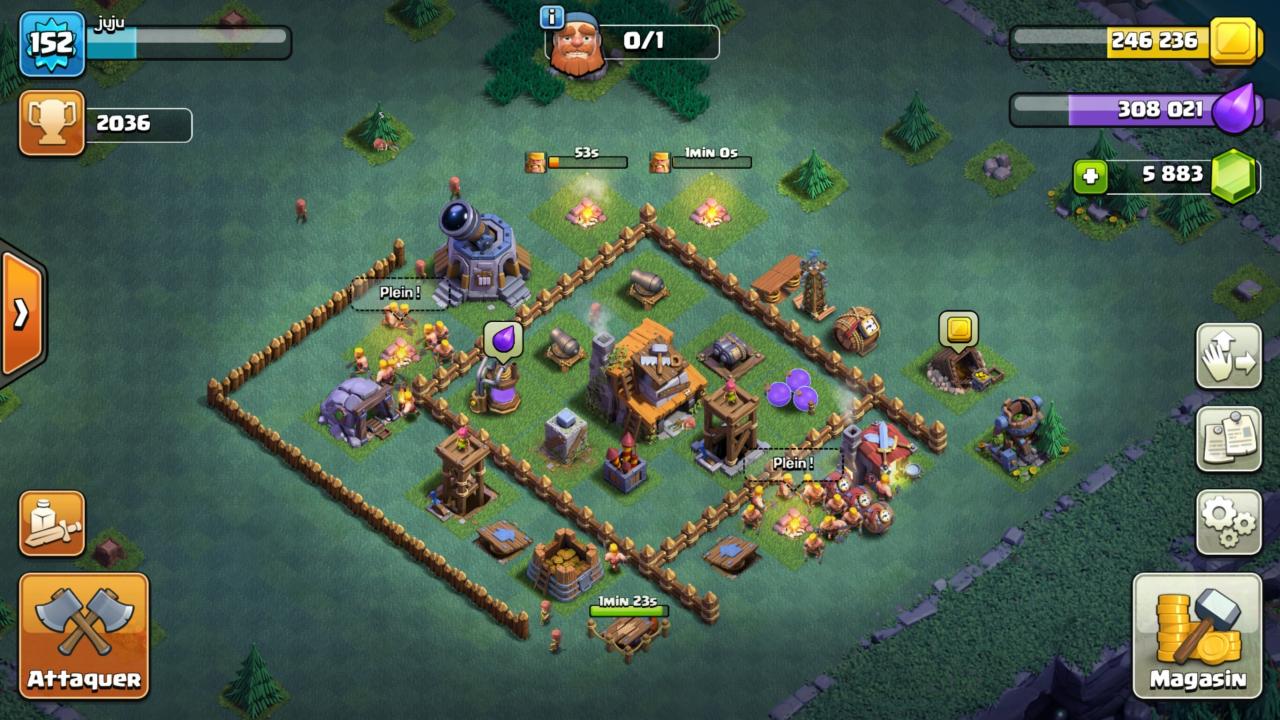
Task: Open the versus battle log icon
Action: coord(52,523)
